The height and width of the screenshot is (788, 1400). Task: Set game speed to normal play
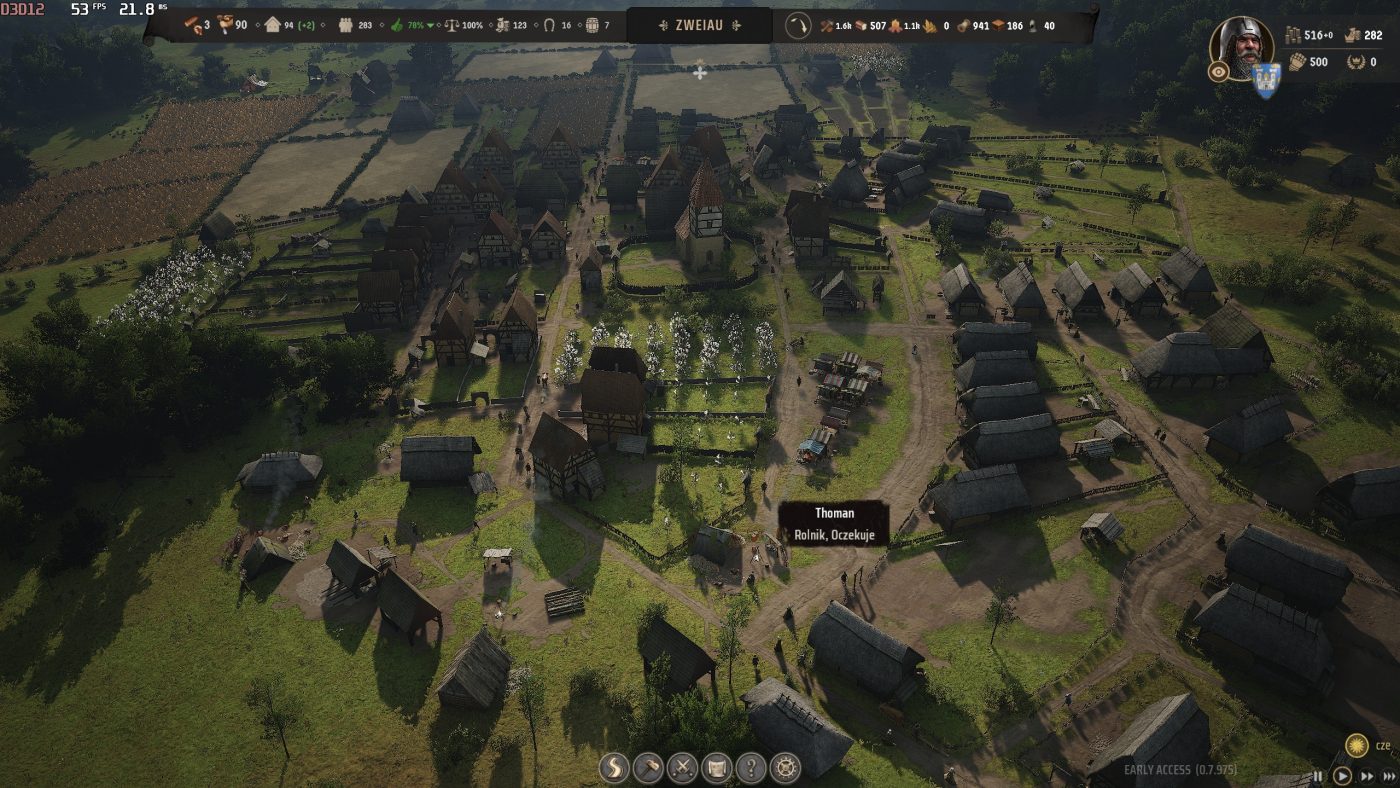1342,776
